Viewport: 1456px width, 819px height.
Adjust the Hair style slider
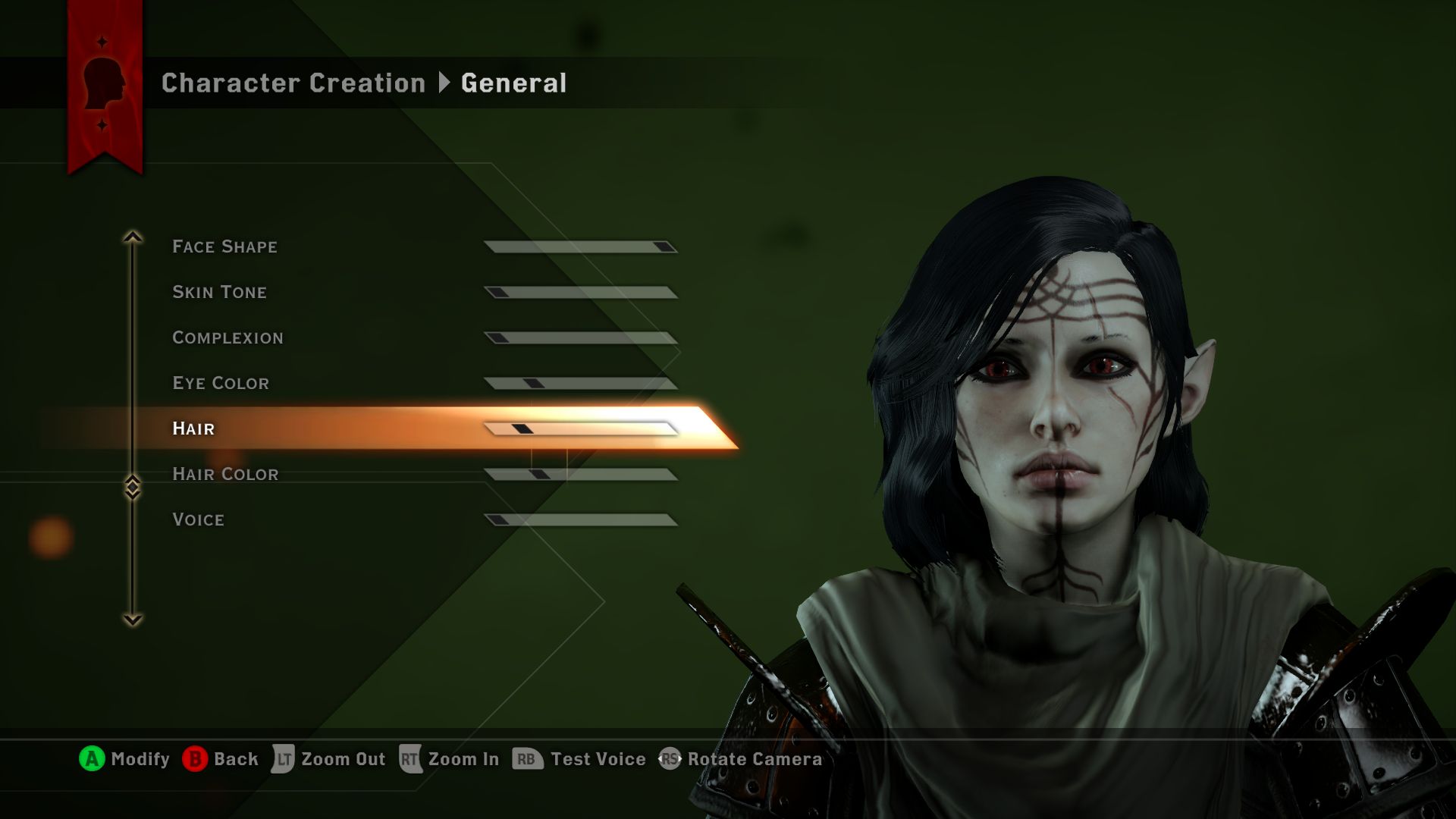pos(581,429)
